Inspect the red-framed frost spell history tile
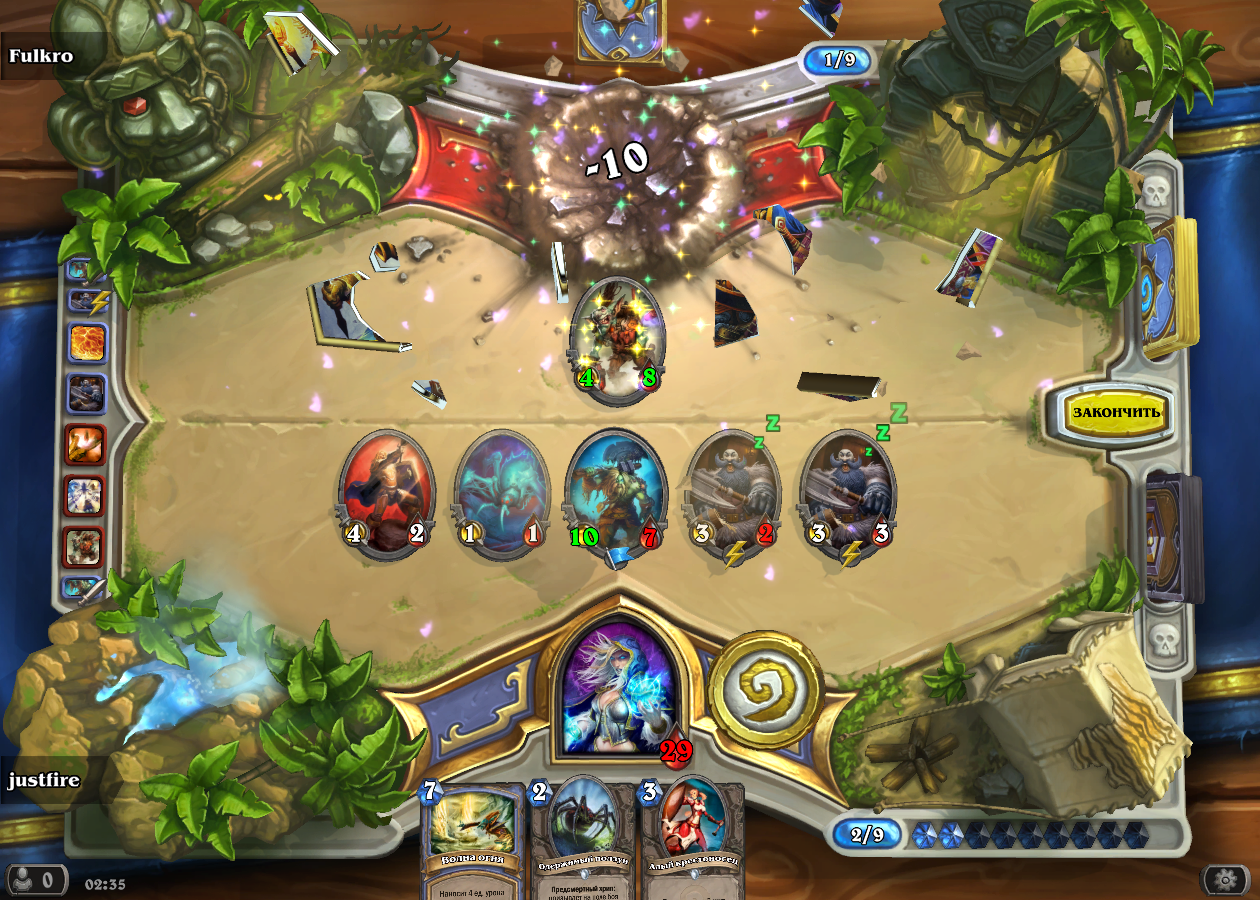Screen dimensions: 1260x900 click(x=86, y=495)
